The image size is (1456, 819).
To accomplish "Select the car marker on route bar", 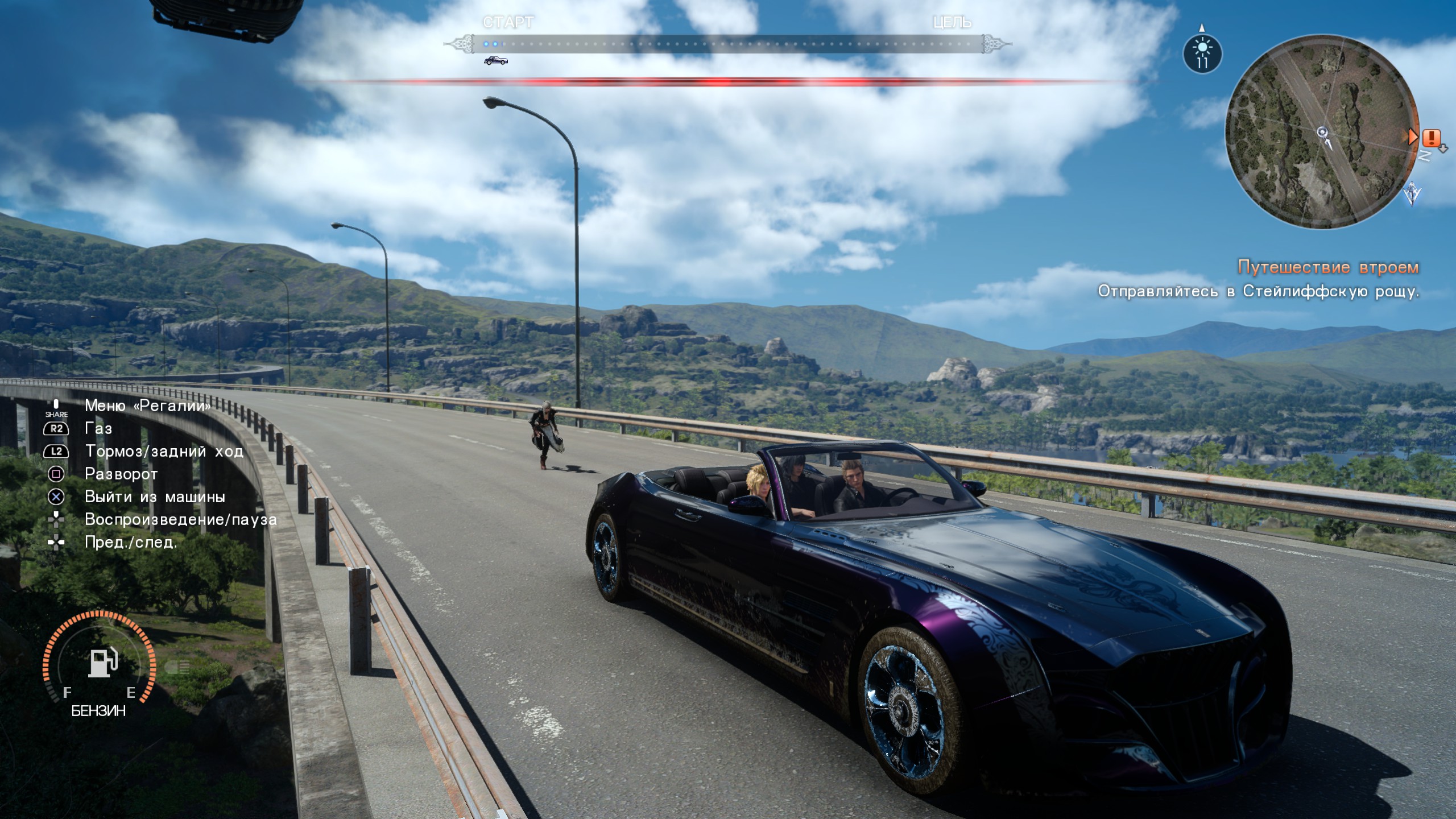I will click(x=495, y=60).
